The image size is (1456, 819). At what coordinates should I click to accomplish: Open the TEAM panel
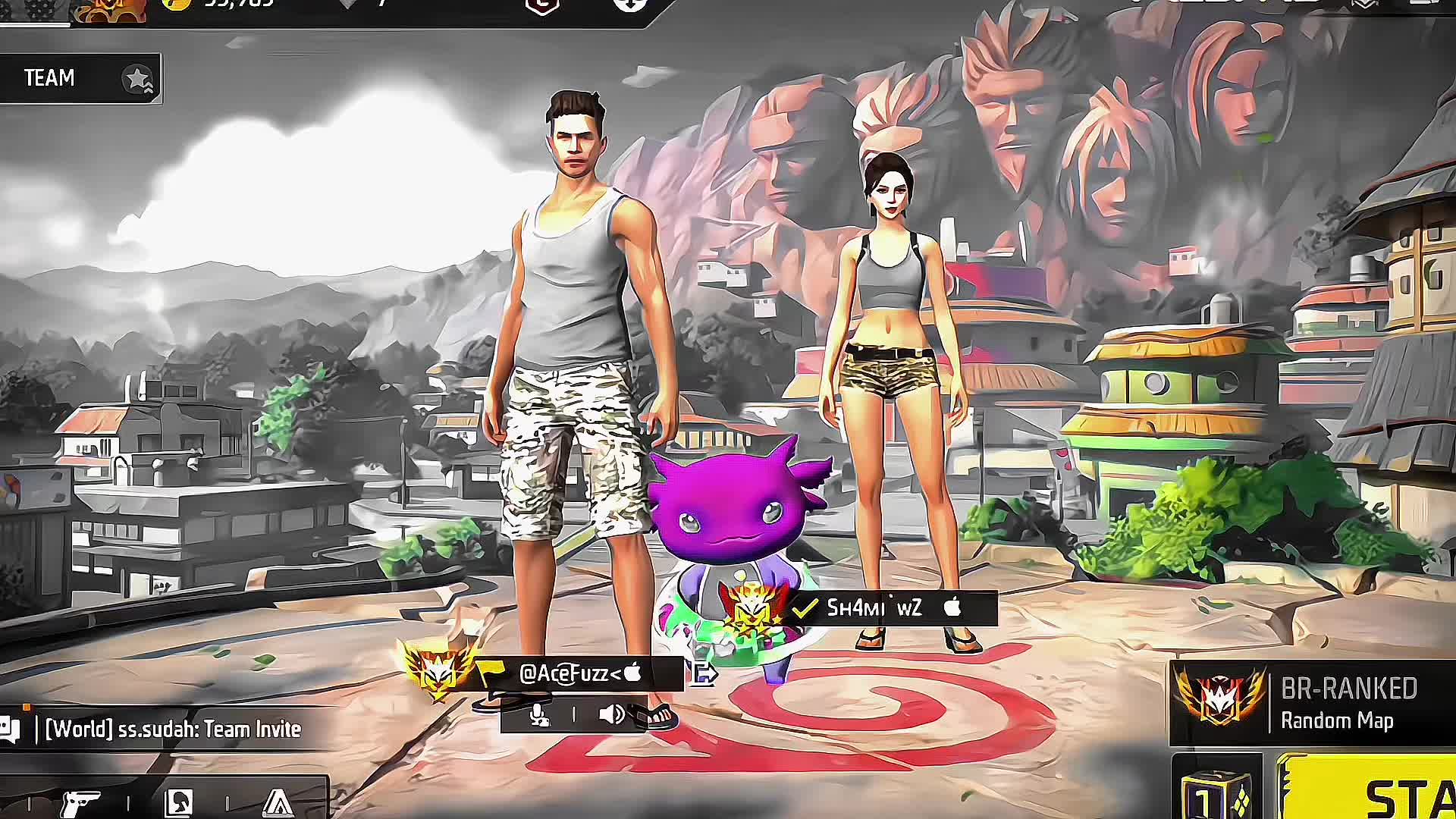pos(49,78)
